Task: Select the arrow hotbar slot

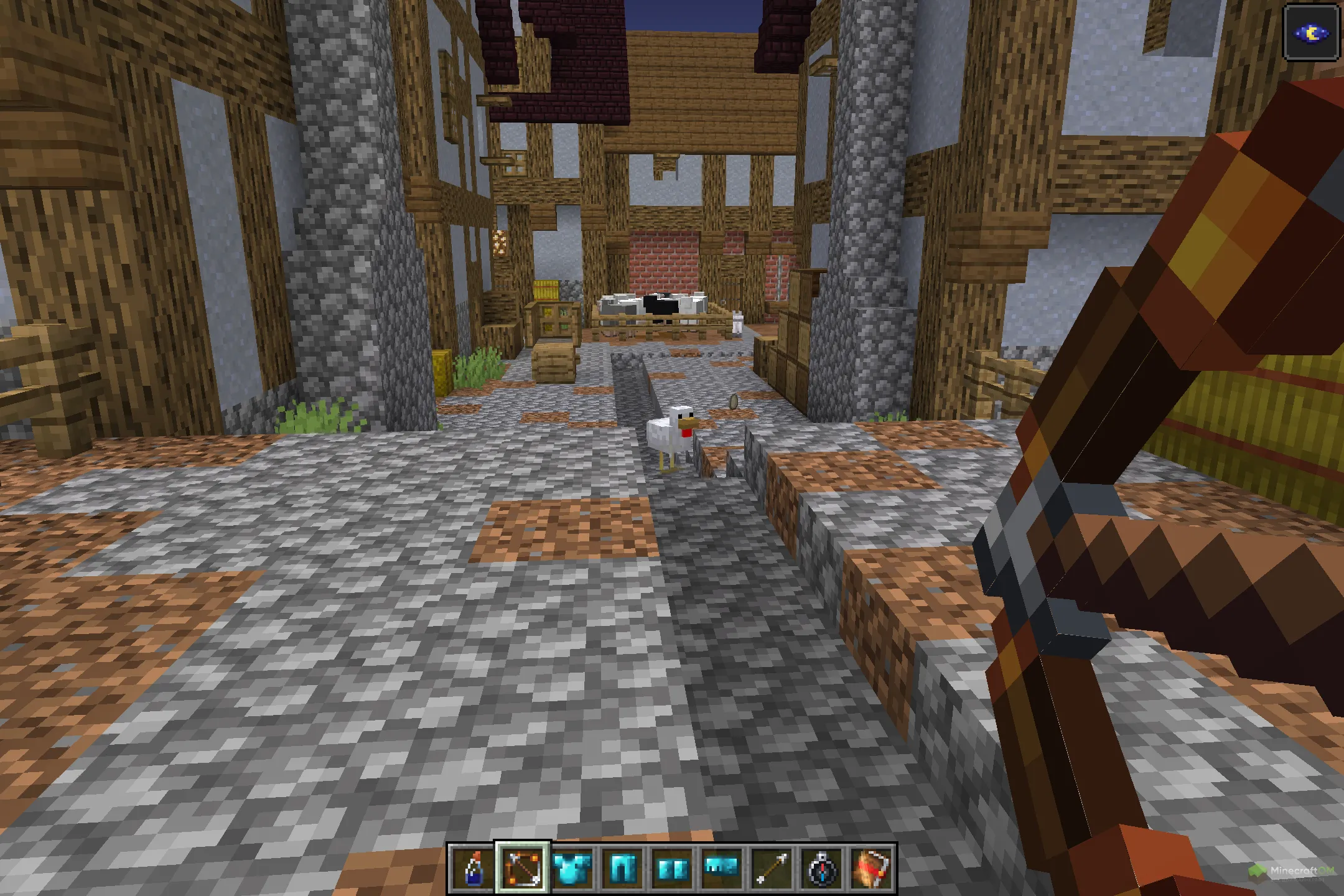Action: [772, 868]
